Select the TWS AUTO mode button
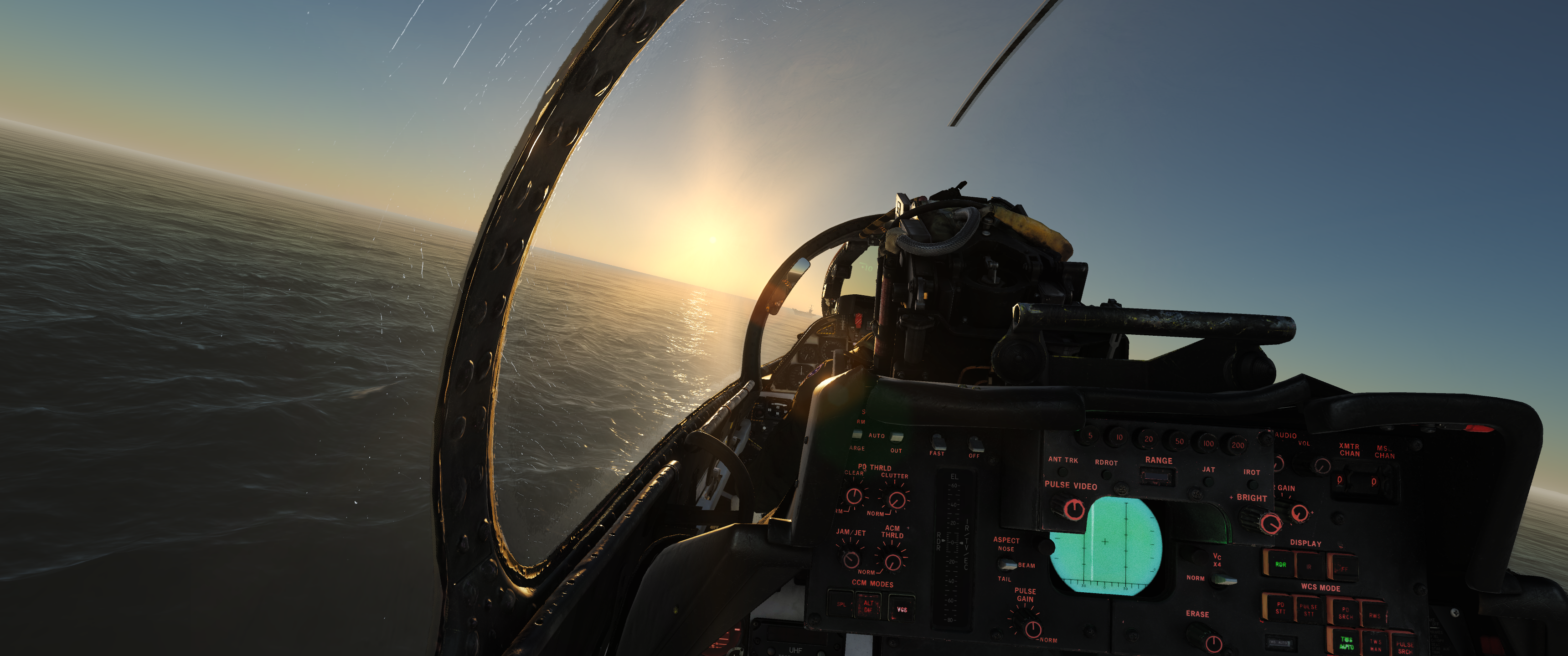The width and height of the screenshot is (1568, 656). (x=1346, y=643)
